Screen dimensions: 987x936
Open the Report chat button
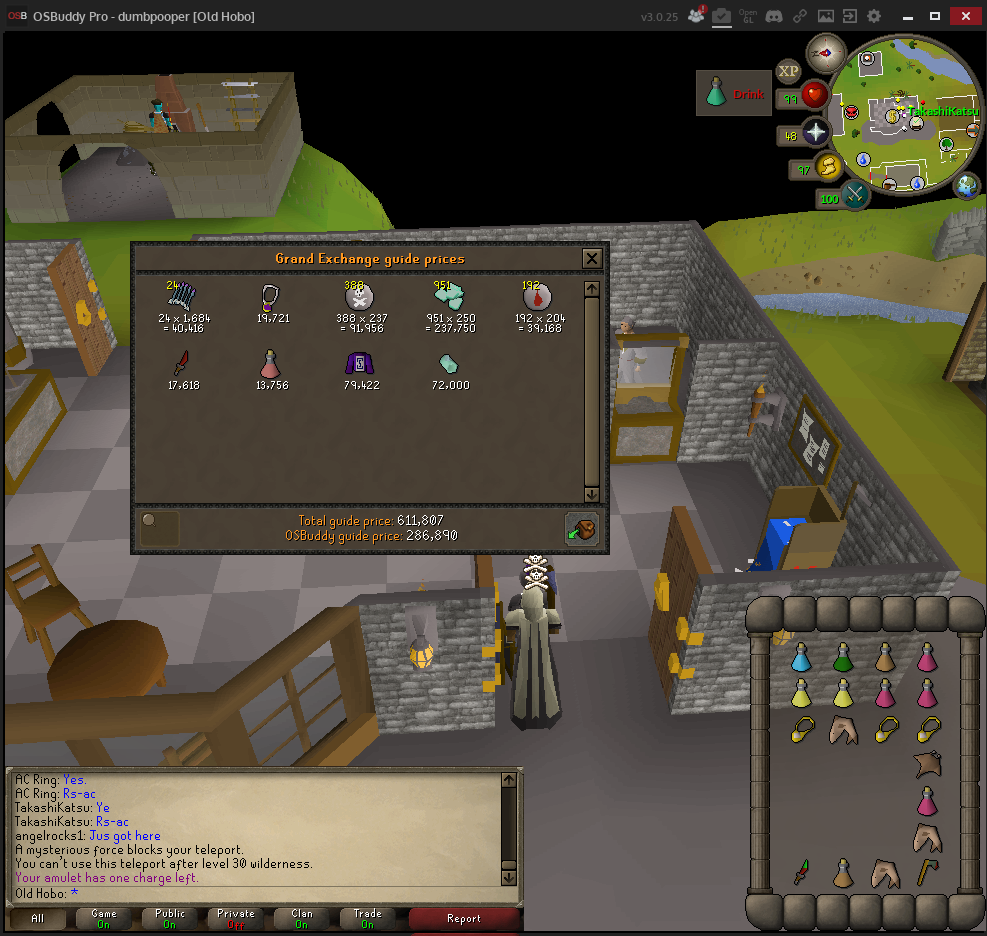click(x=464, y=918)
